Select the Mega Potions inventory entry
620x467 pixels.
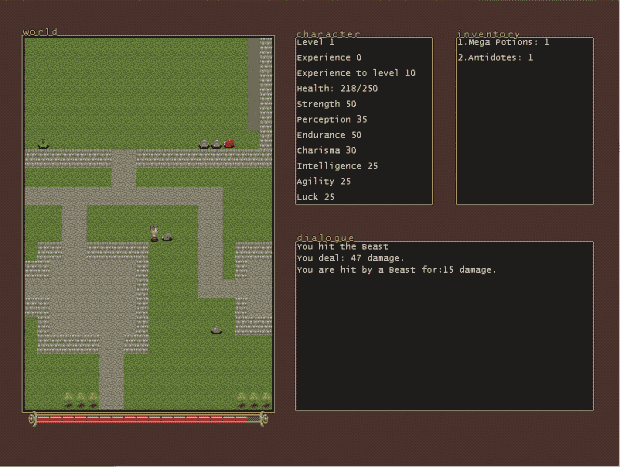pos(504,43)
